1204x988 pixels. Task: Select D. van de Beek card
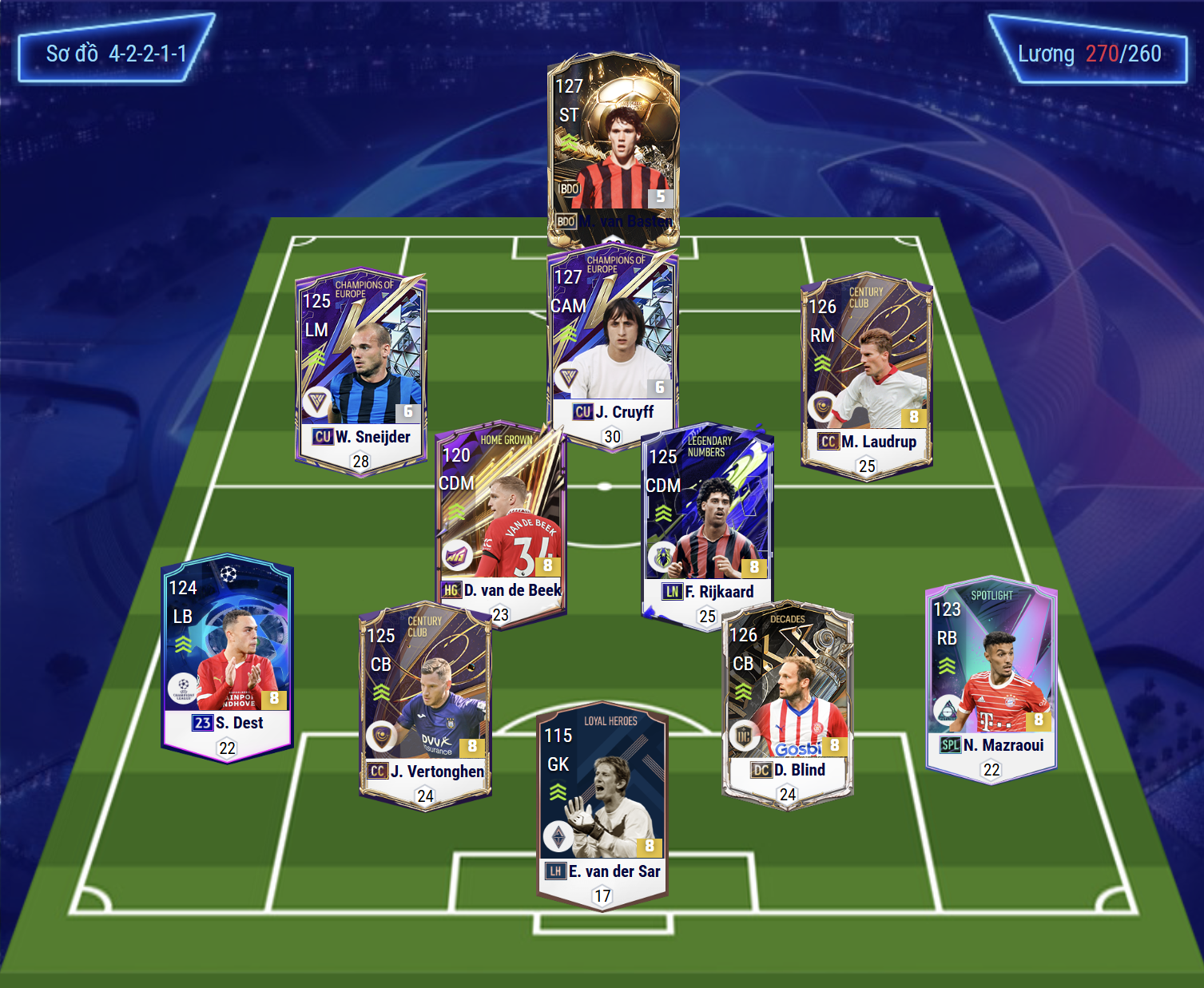click(x=501, y=519)
